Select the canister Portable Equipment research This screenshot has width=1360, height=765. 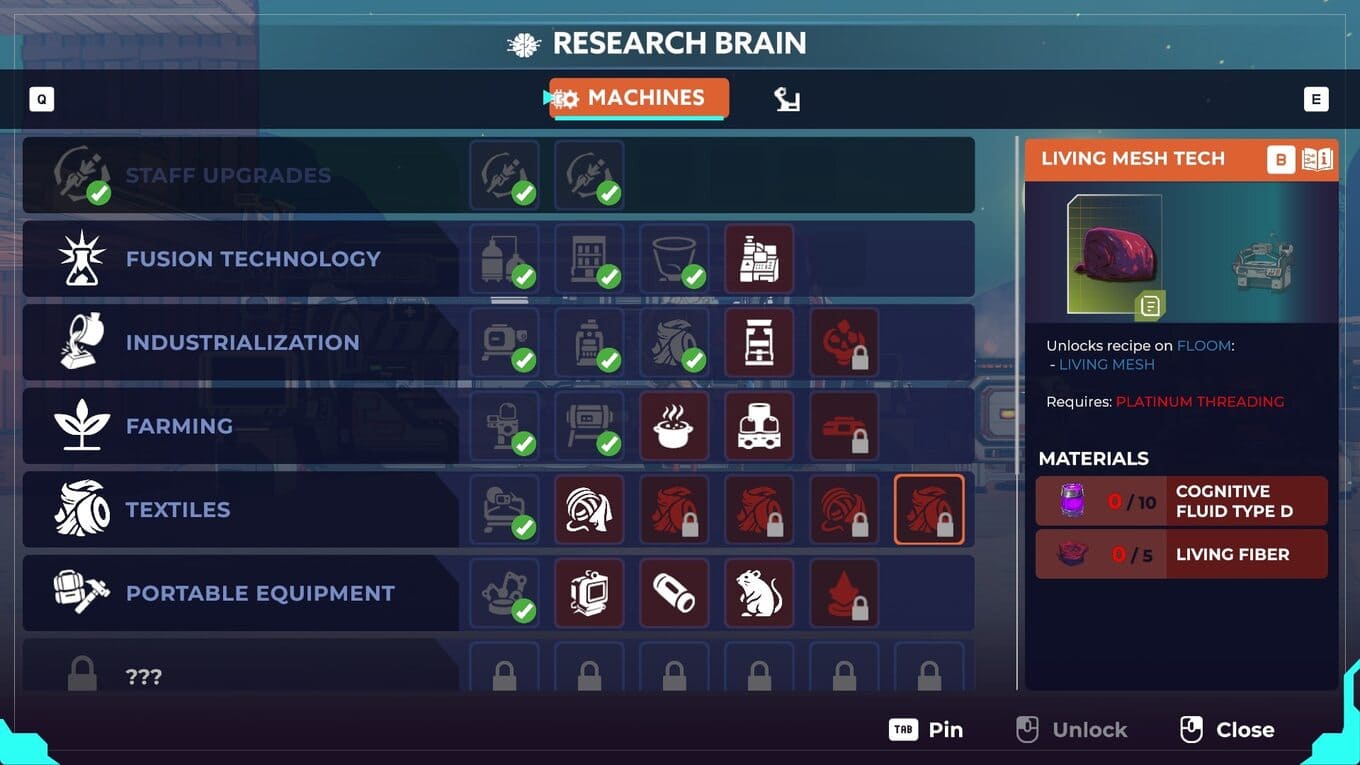[x=673, y=593]
